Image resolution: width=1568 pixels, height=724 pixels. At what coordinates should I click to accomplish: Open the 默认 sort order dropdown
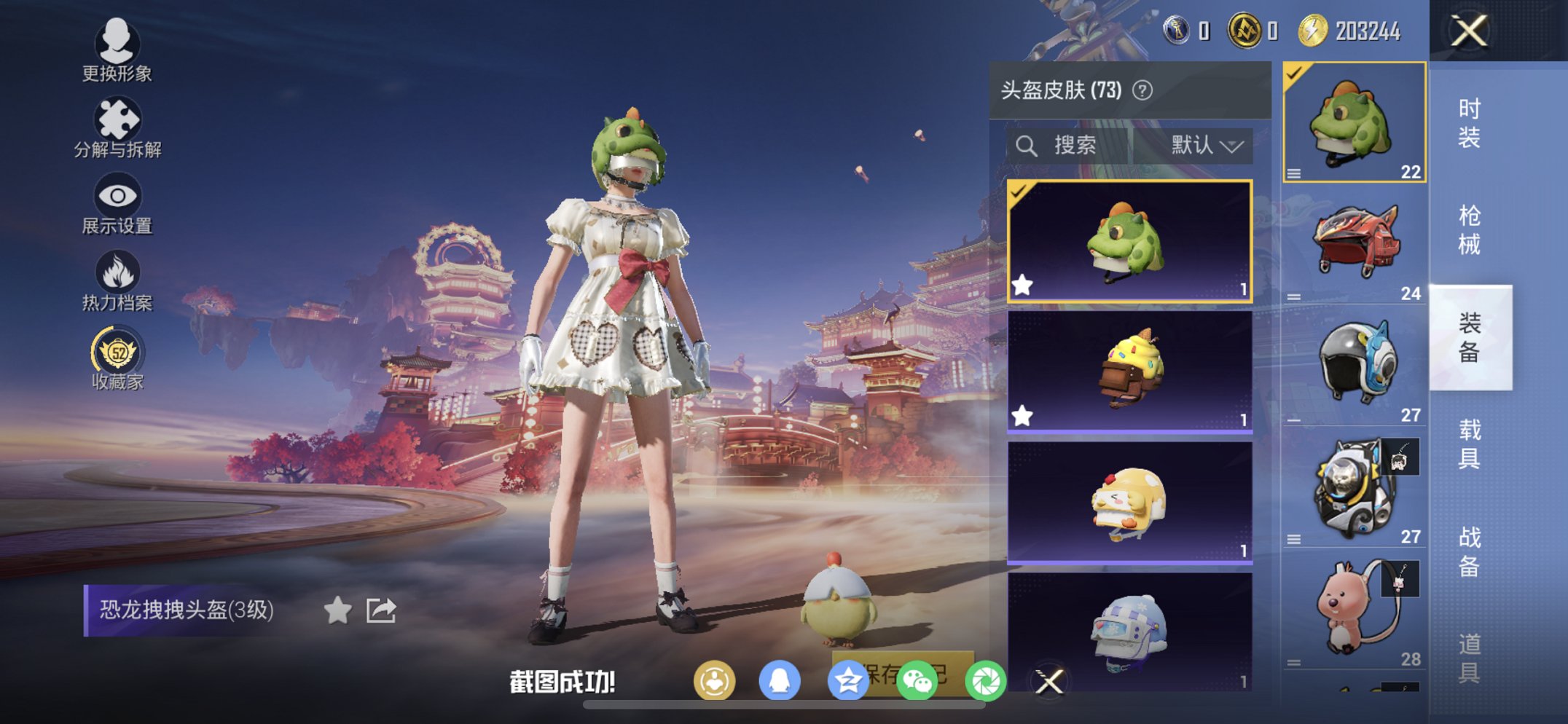[x=1207, y=144]
